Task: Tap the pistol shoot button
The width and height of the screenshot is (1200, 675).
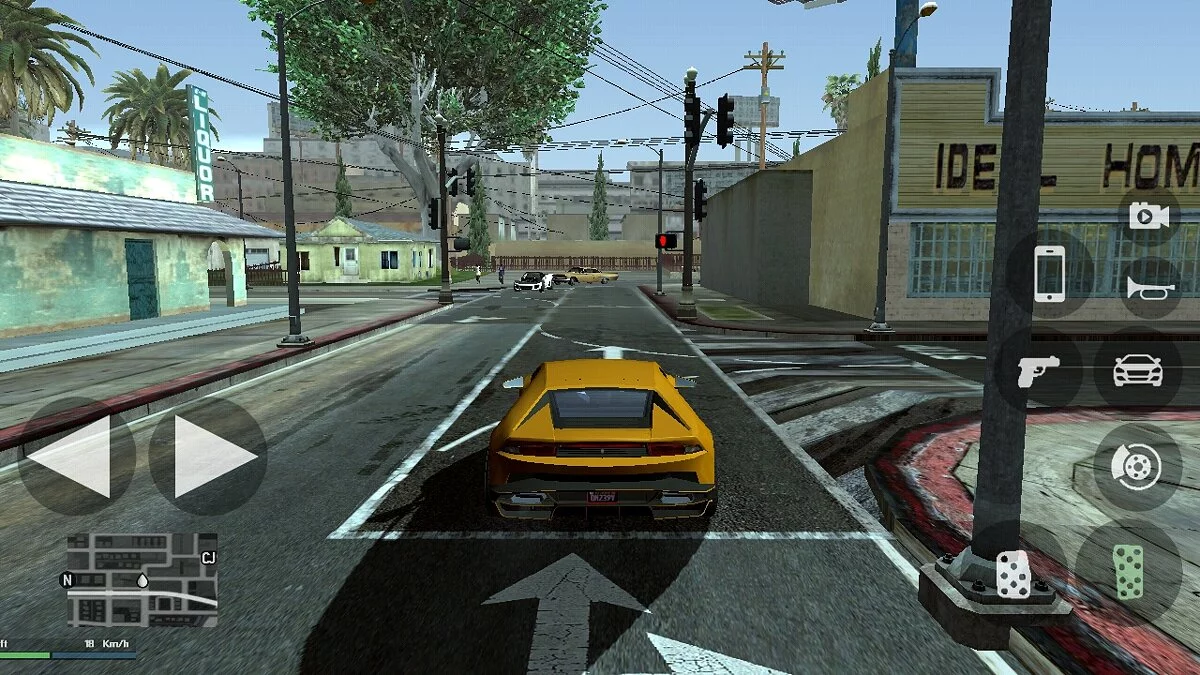Action: point(1037,371)
